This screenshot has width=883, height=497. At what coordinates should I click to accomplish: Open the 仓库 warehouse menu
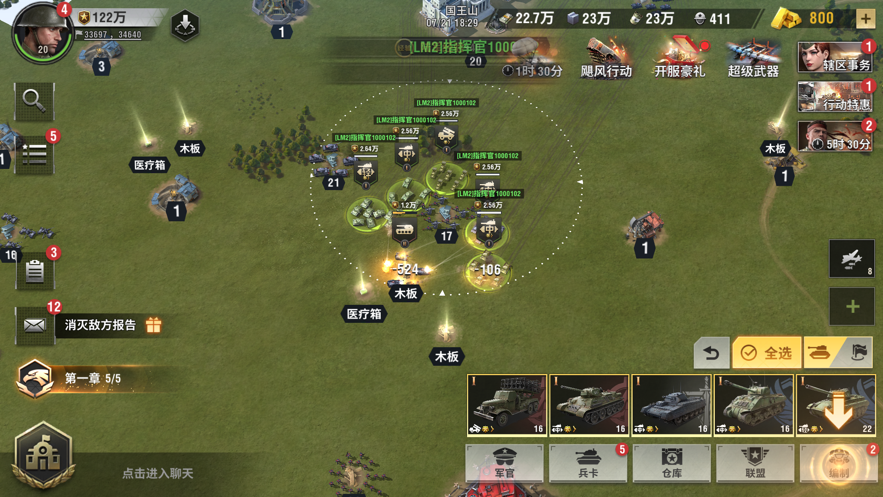pyautogui.click(x=671, y=463)
